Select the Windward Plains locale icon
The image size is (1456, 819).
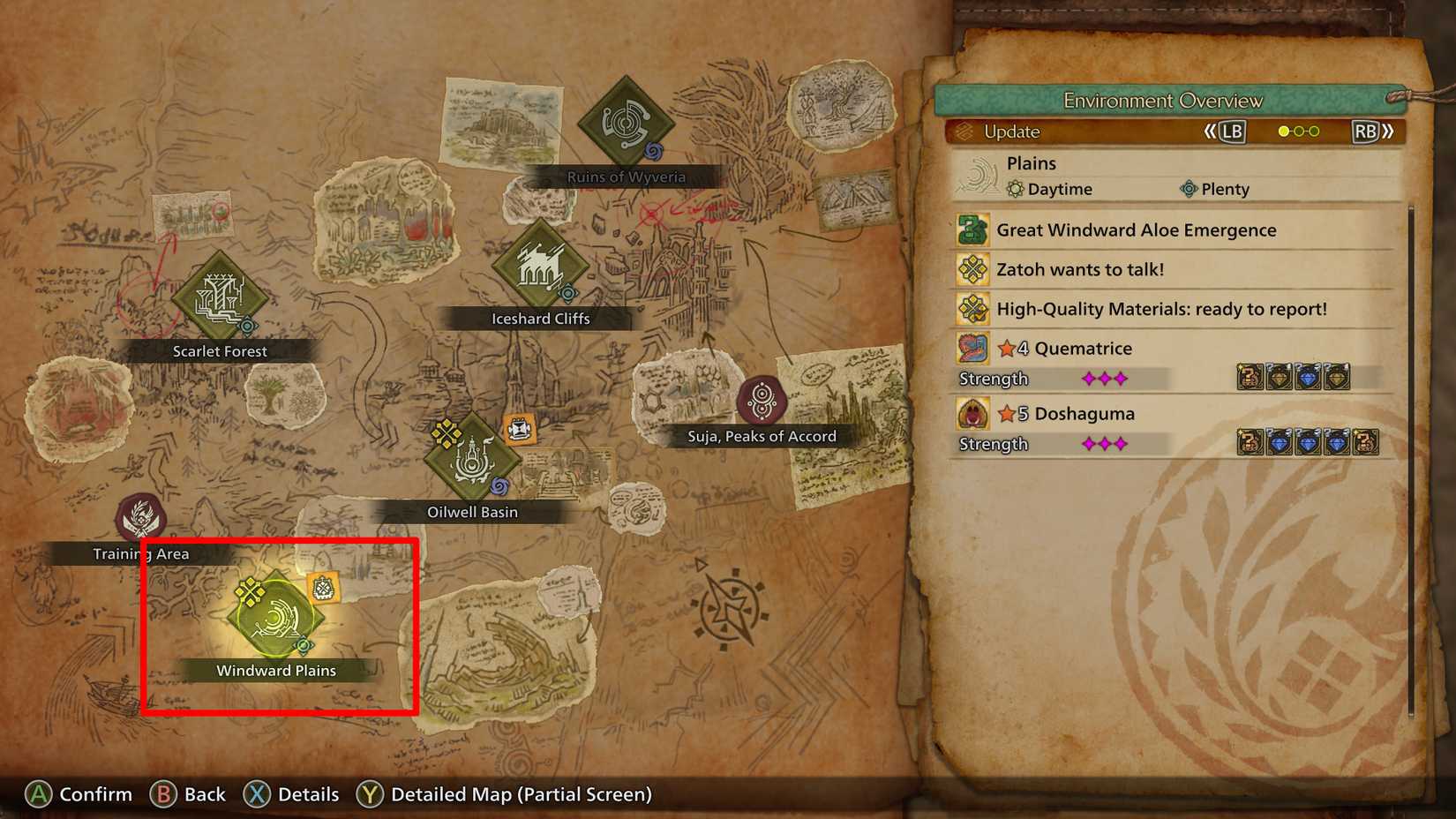(x=275, y=618)
